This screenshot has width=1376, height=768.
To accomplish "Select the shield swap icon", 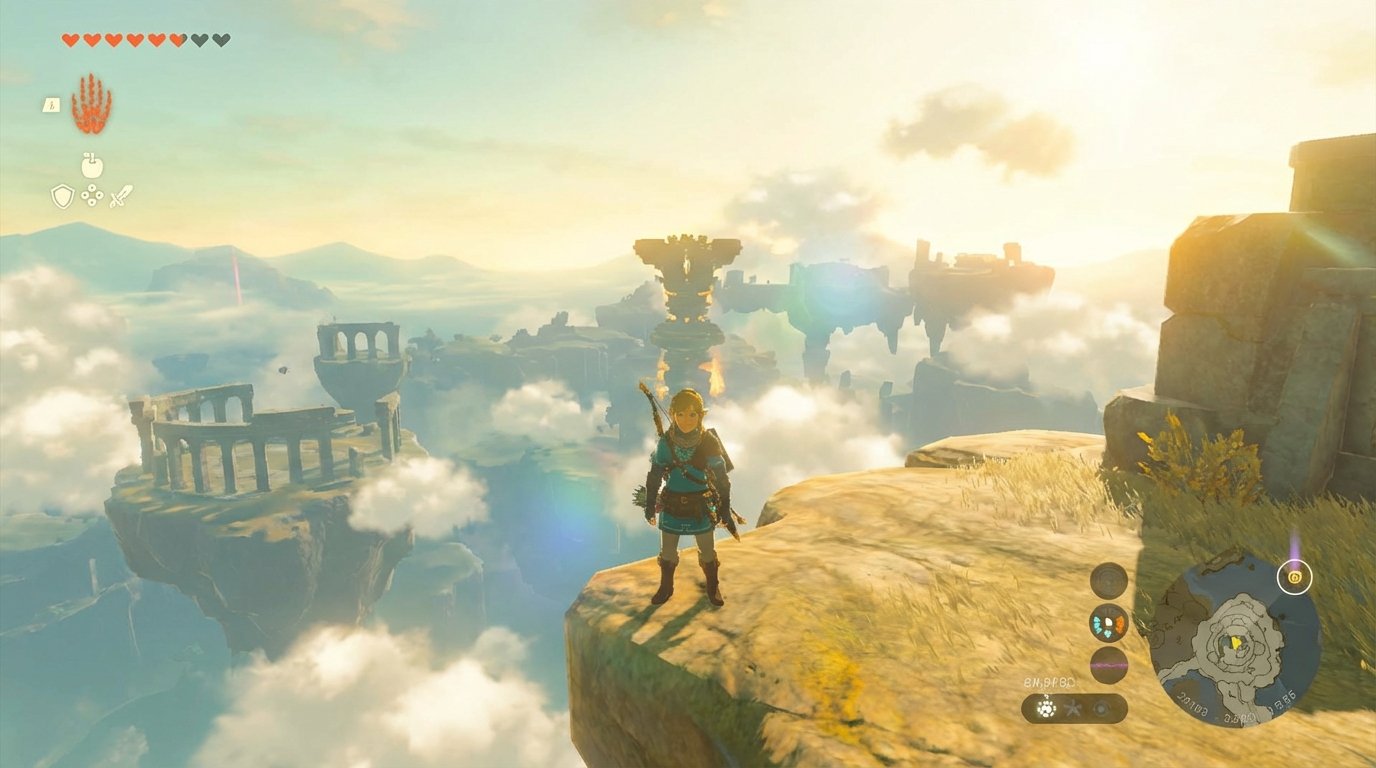I will [x=62, y=196].
